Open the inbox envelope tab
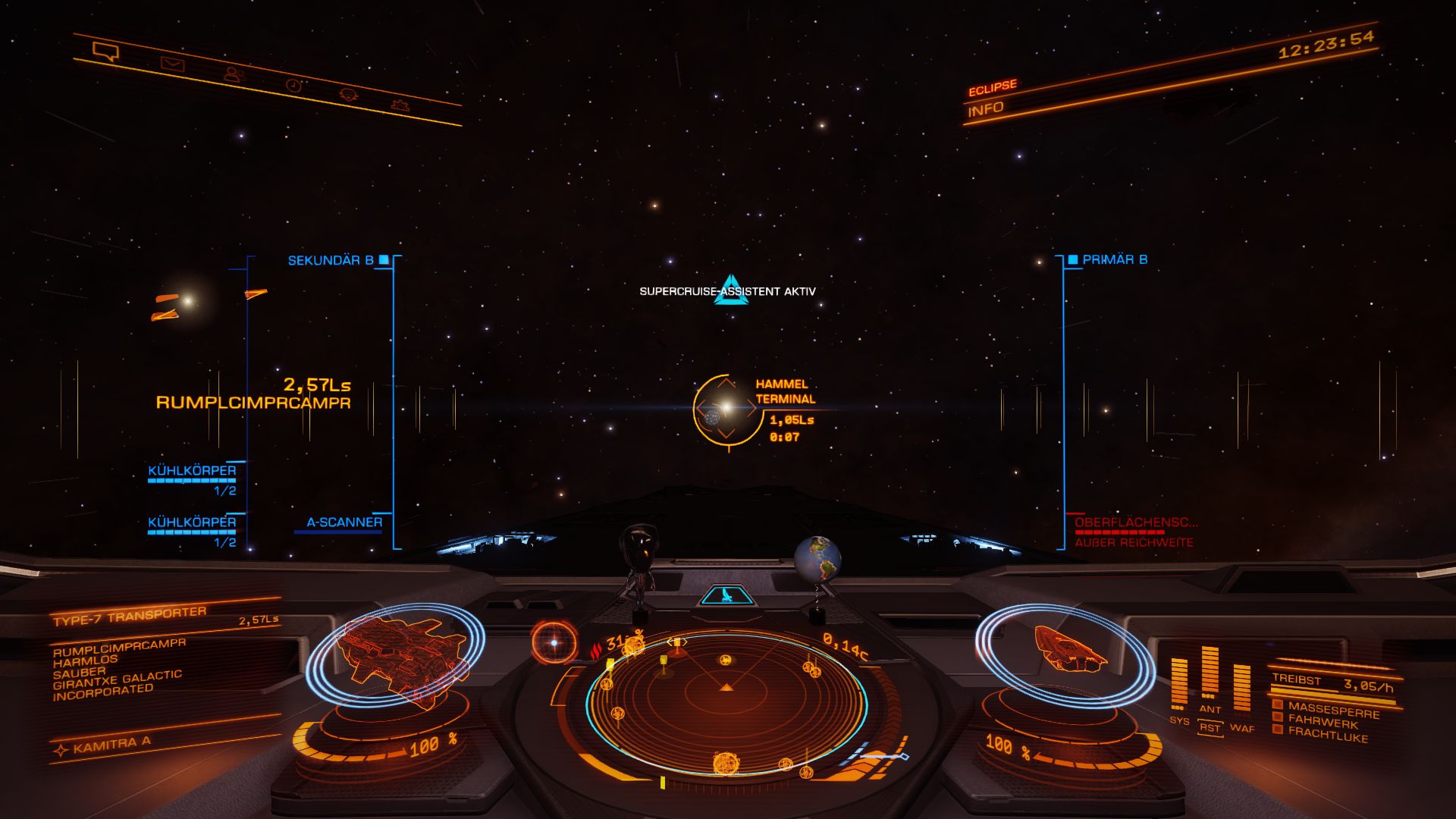 pyautogui.click(x=172, y=64)
